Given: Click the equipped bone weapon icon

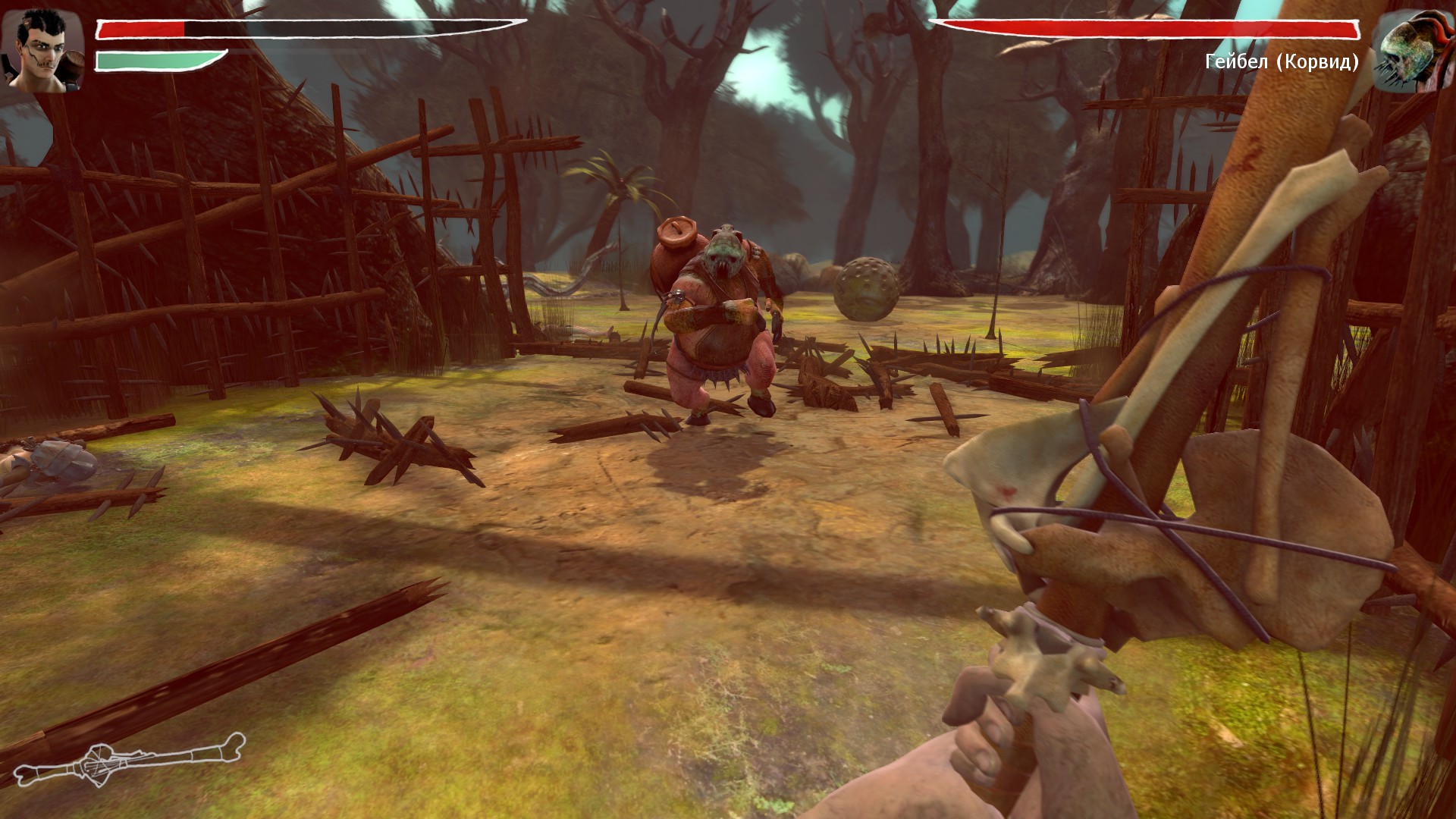Looking at the screenshot, I should point(129,759).
